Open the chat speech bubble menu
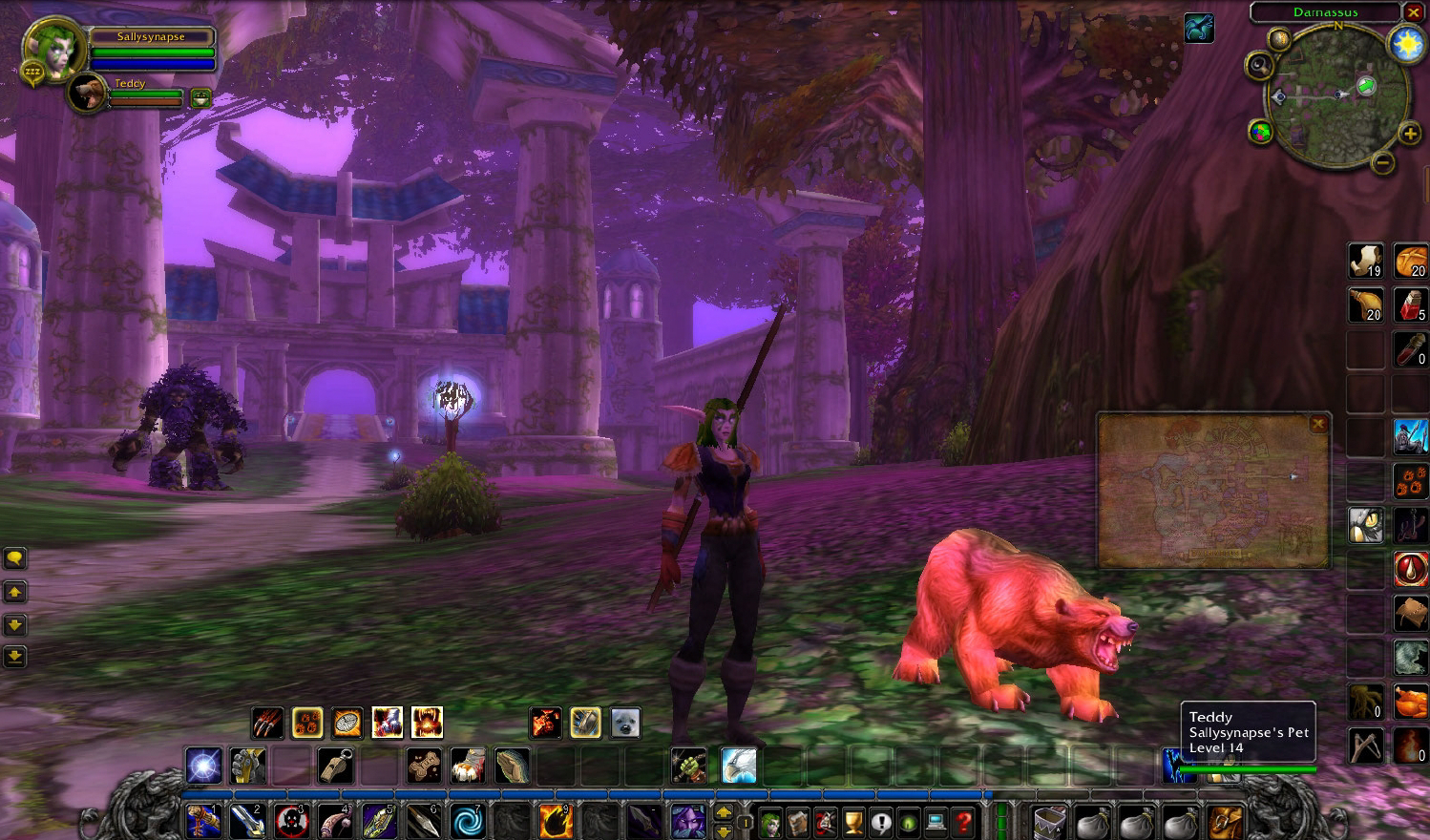 [x=15, y=558]
